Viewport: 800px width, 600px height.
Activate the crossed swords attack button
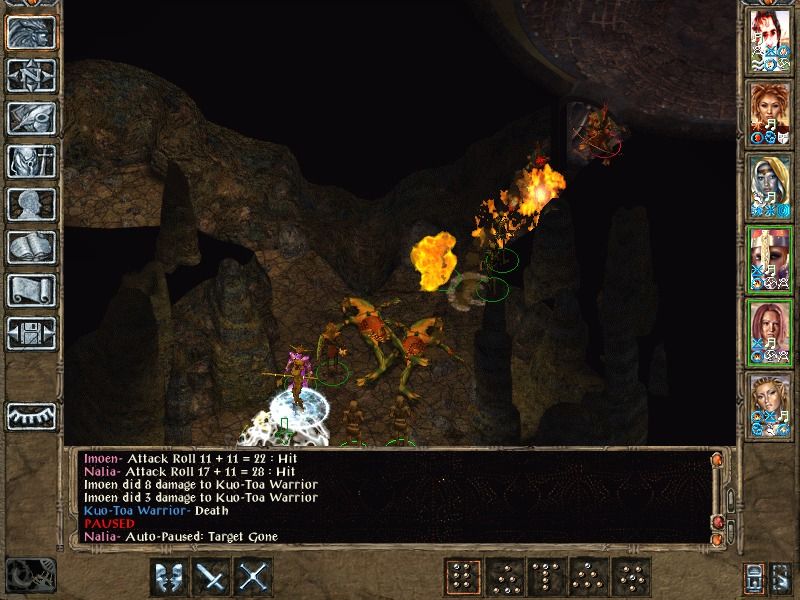tap(255, 577)
